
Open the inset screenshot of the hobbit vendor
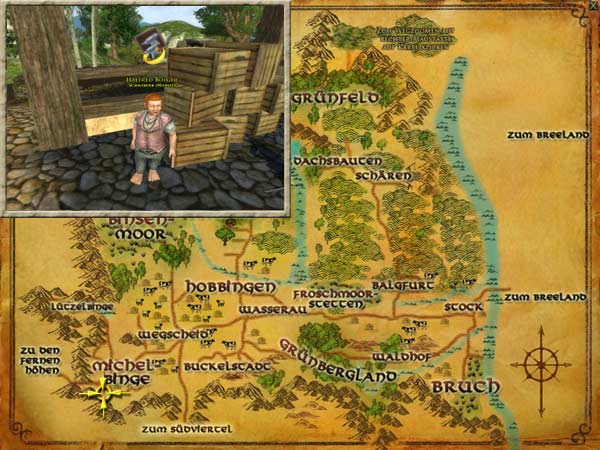tap(146, 108)
